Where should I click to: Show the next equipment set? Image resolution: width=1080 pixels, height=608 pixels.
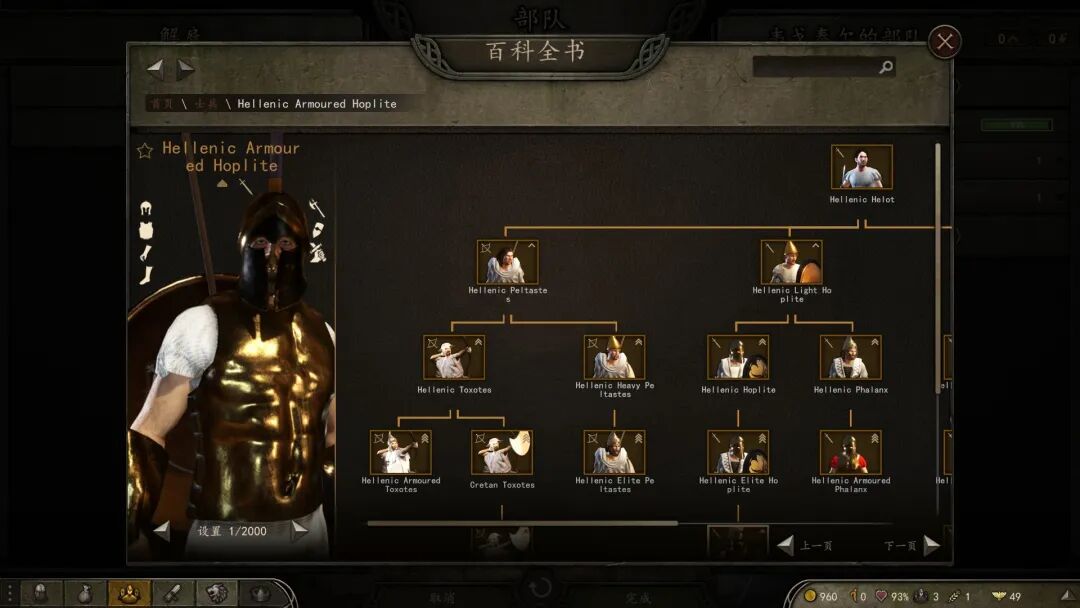299,531
